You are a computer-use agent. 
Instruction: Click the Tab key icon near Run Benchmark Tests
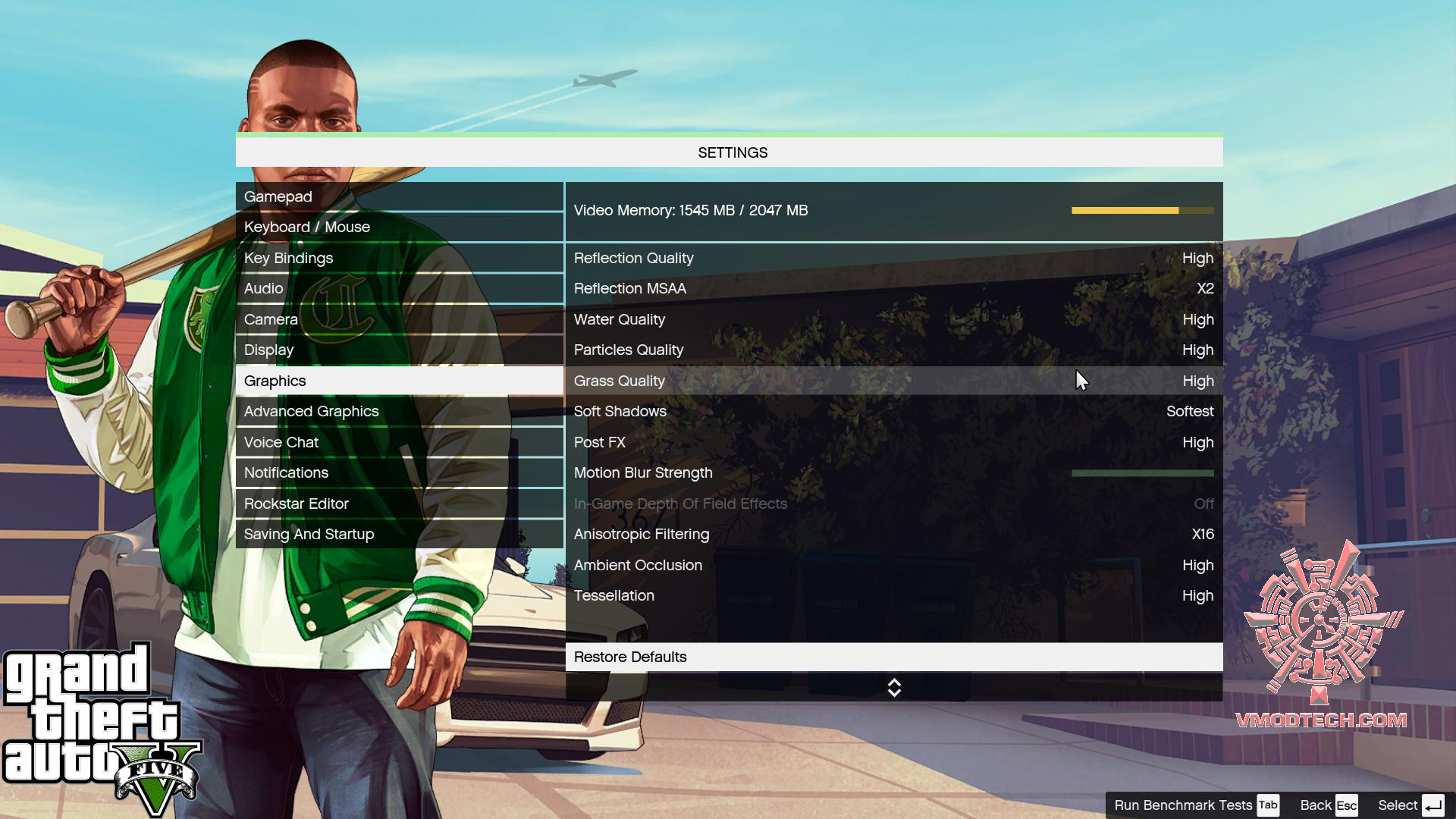pyautogui.click(x=1267, y=805)
